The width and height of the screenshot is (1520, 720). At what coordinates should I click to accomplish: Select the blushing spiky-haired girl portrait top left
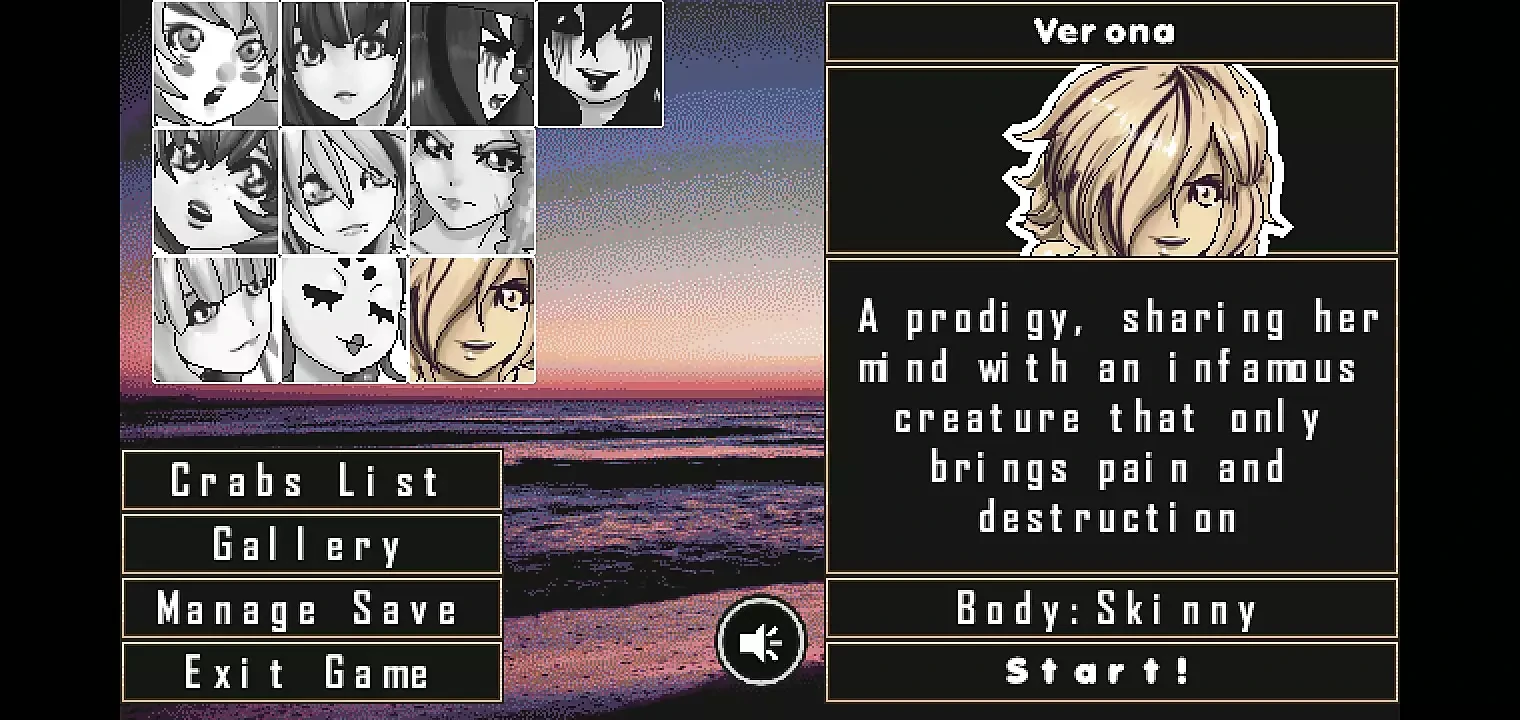[x=214, y=64]
